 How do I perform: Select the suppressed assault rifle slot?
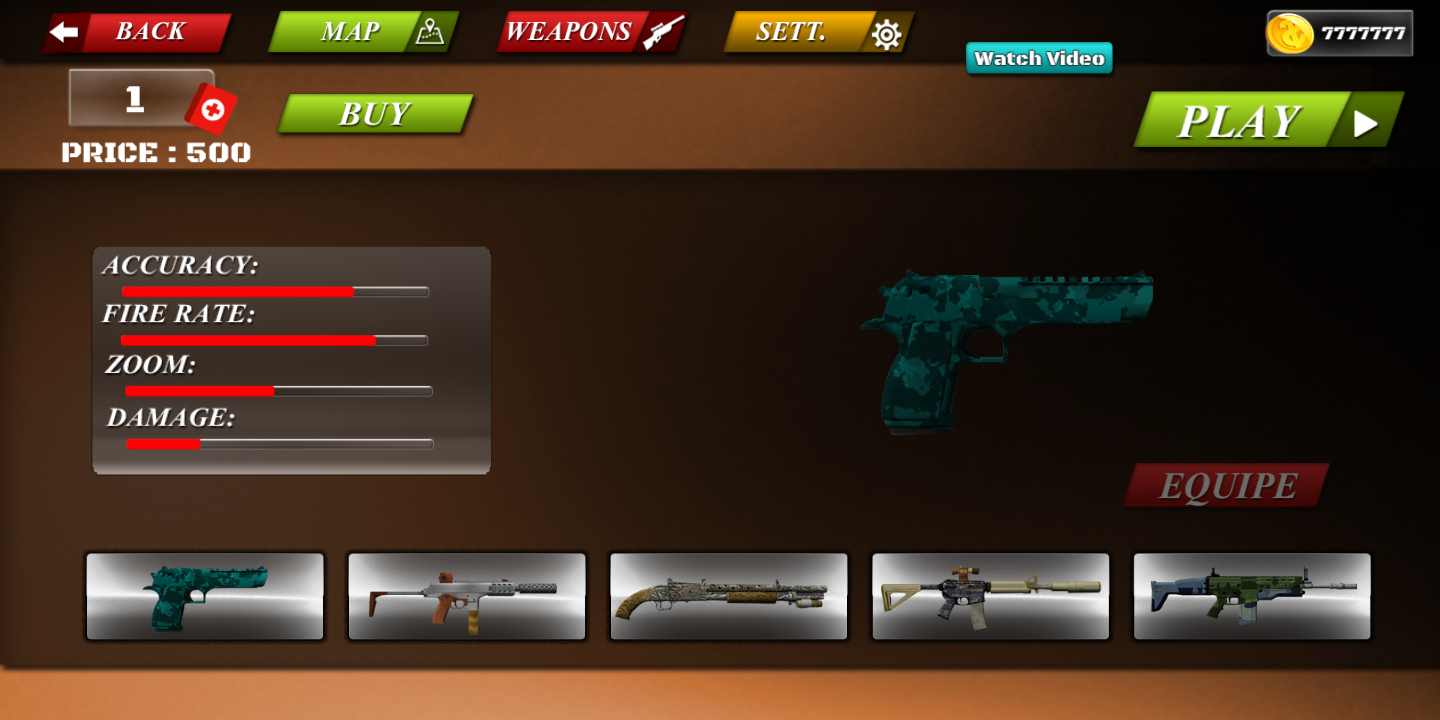(990, 596)
